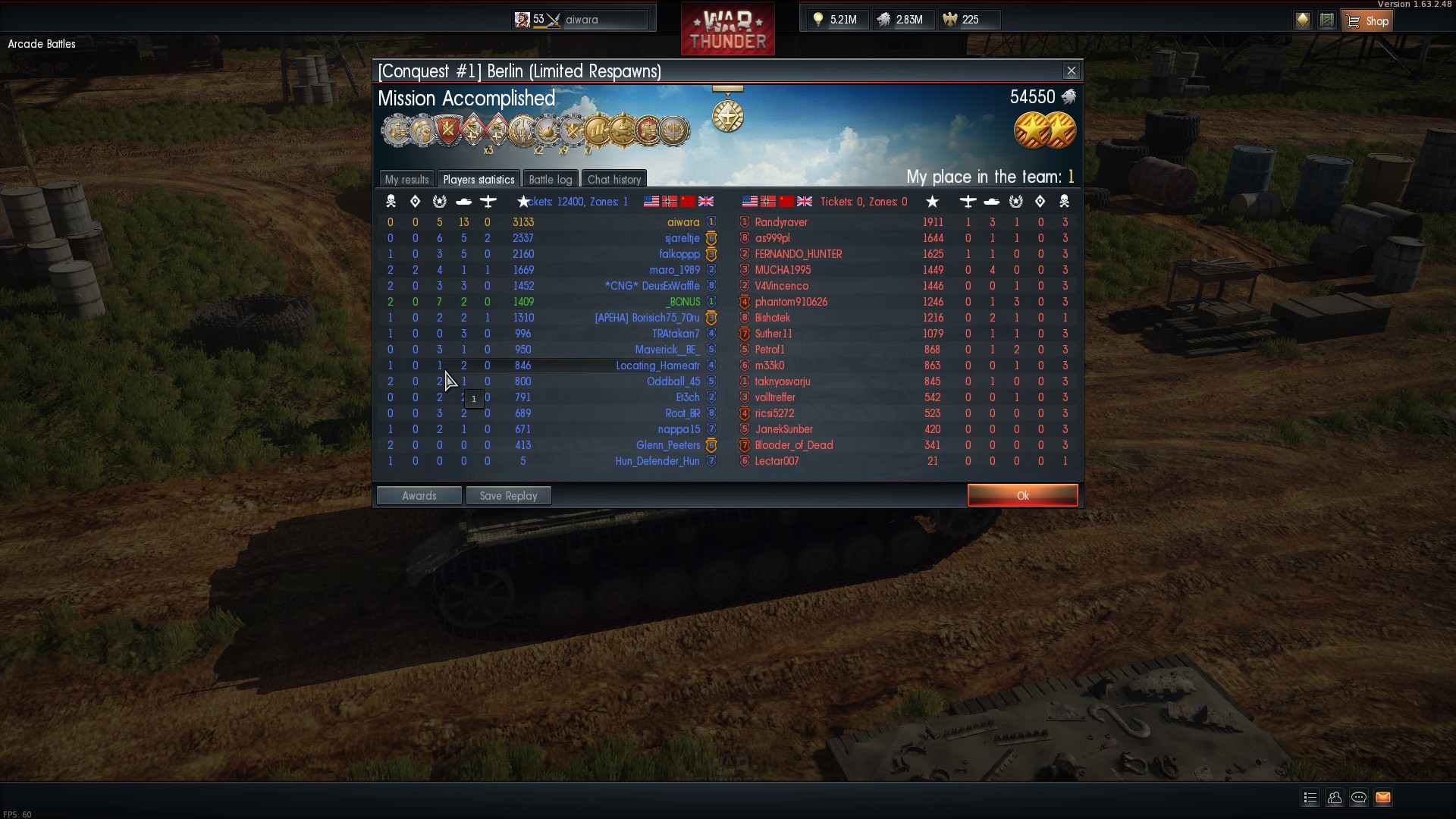Open the squad contacts icon
Screen dimensions: 1456x819
click(x=1335, y=797)
